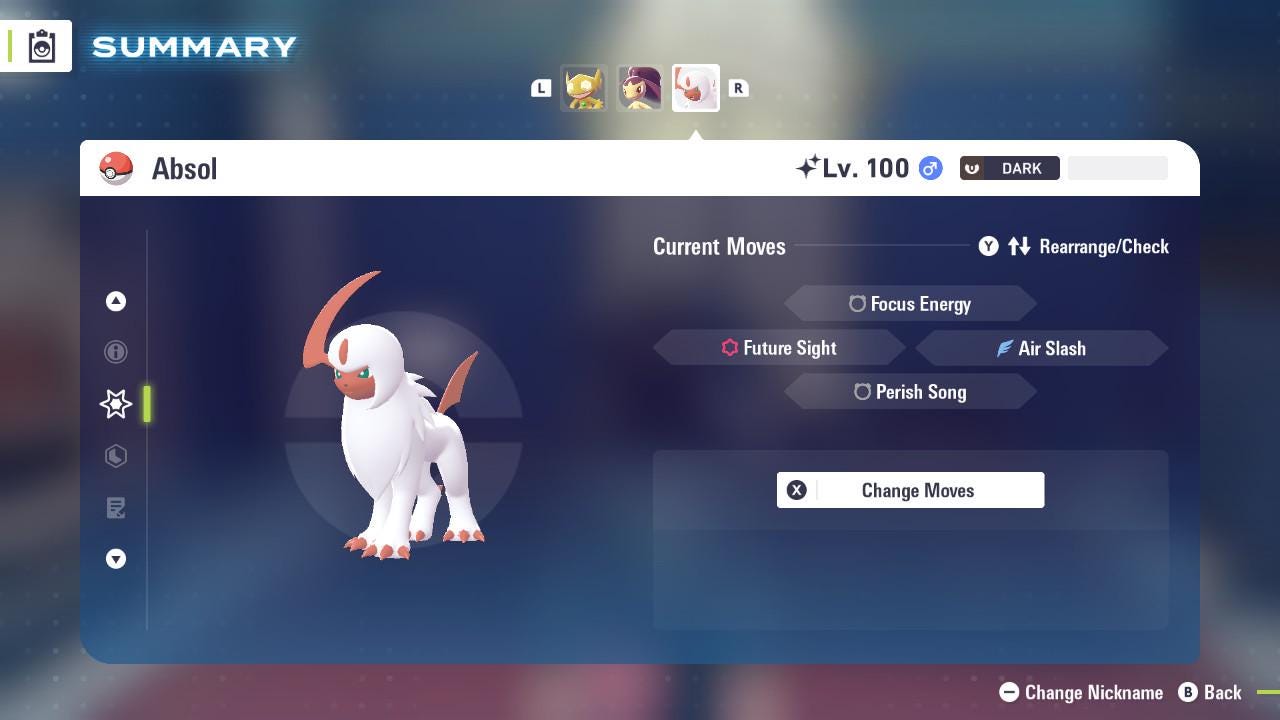Click the DARK type badge
The width and height of the screenshot is (1280, 720).
pyautogui.click(x=1009, y=168)
